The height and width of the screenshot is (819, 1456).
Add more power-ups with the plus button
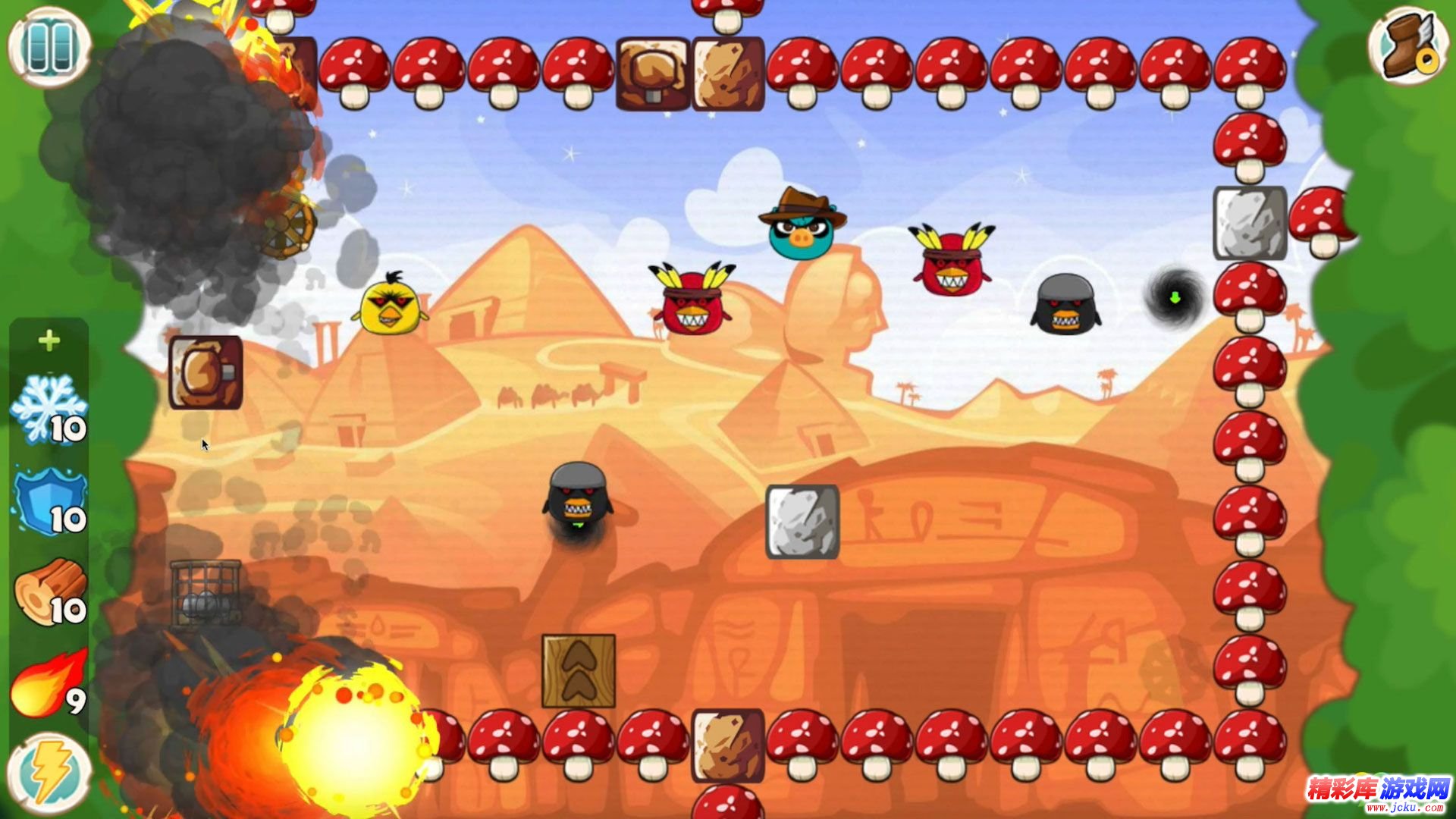pyautogui.click(x=49, y=340)
